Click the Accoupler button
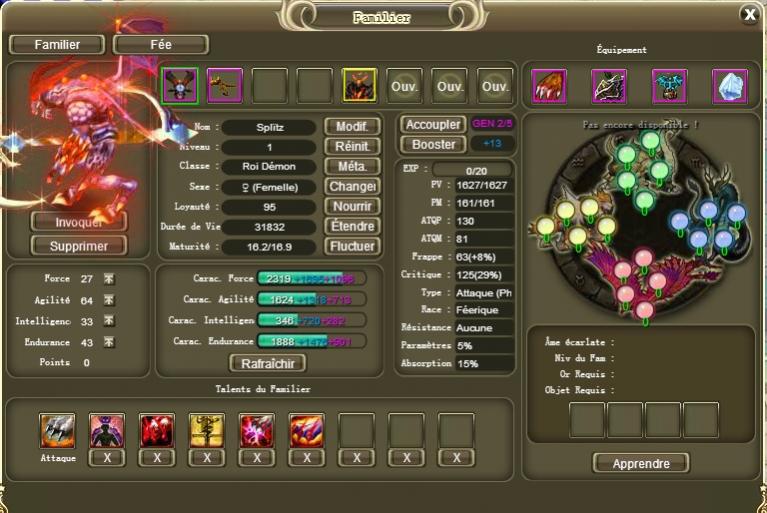Screen dimensions: 767x513 [x=432, y=125]
